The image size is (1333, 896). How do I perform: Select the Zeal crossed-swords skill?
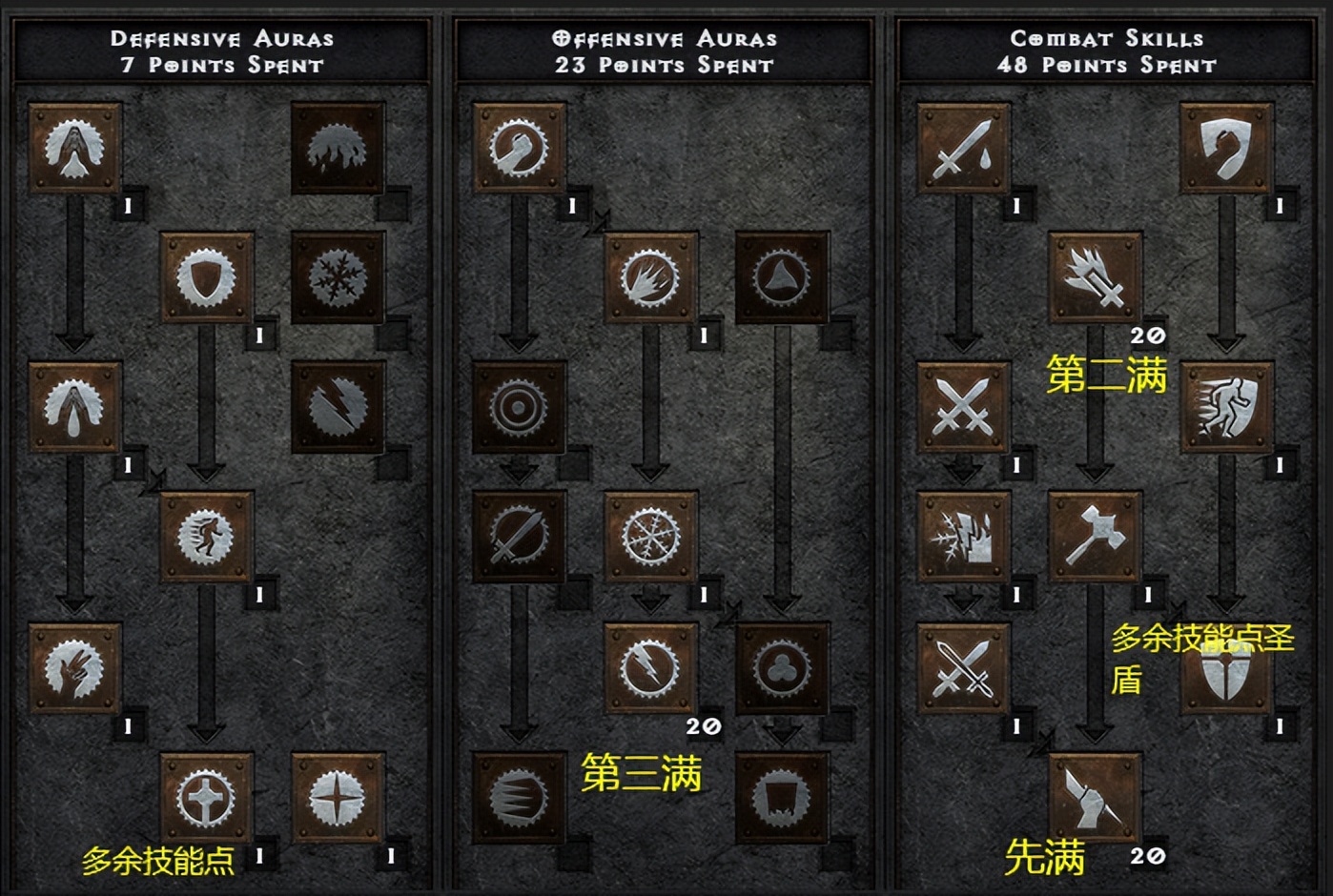click(963, 407)
